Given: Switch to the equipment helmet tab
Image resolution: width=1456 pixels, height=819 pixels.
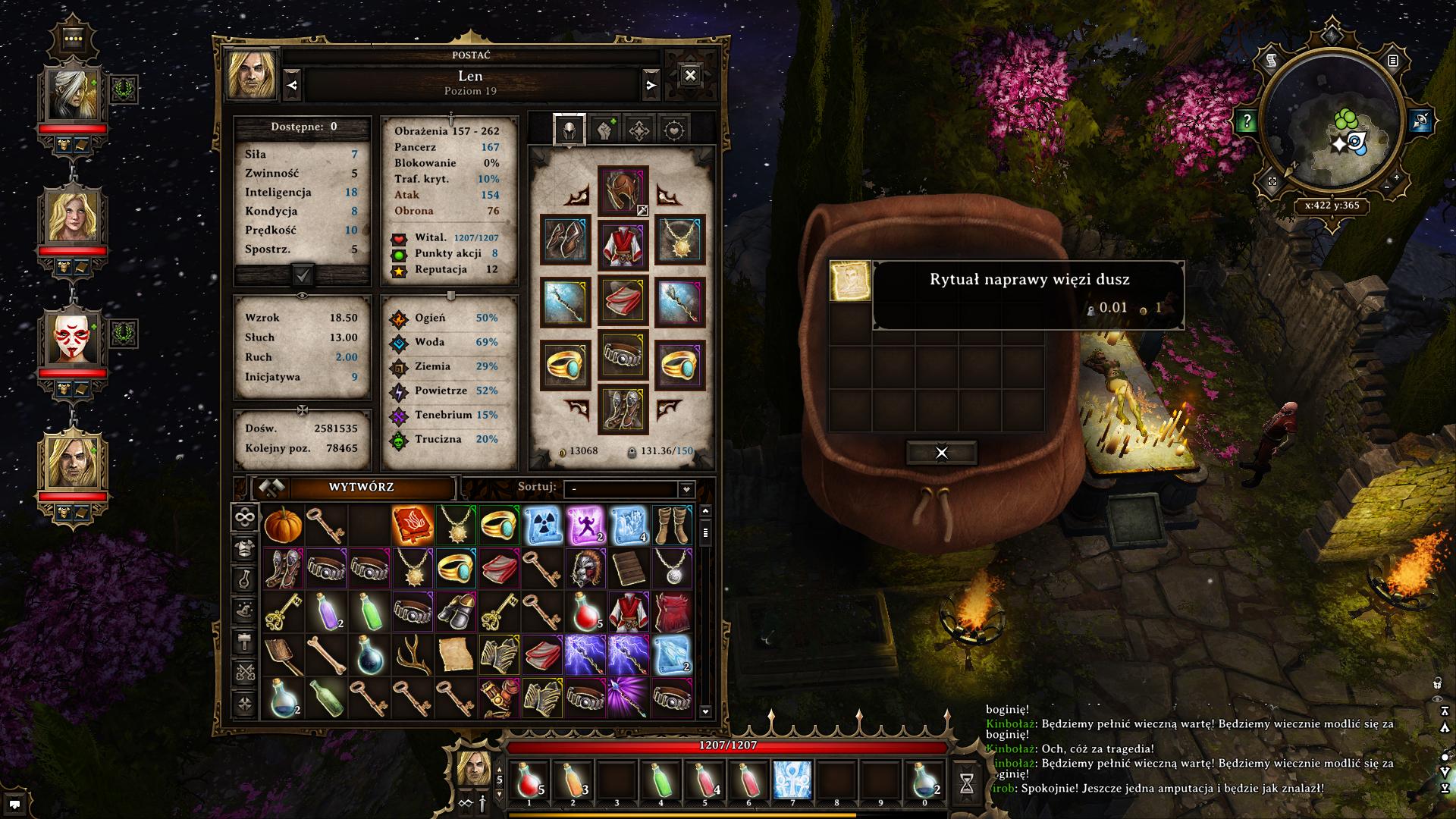Looking at the screenshot, I should coord(569,130).
